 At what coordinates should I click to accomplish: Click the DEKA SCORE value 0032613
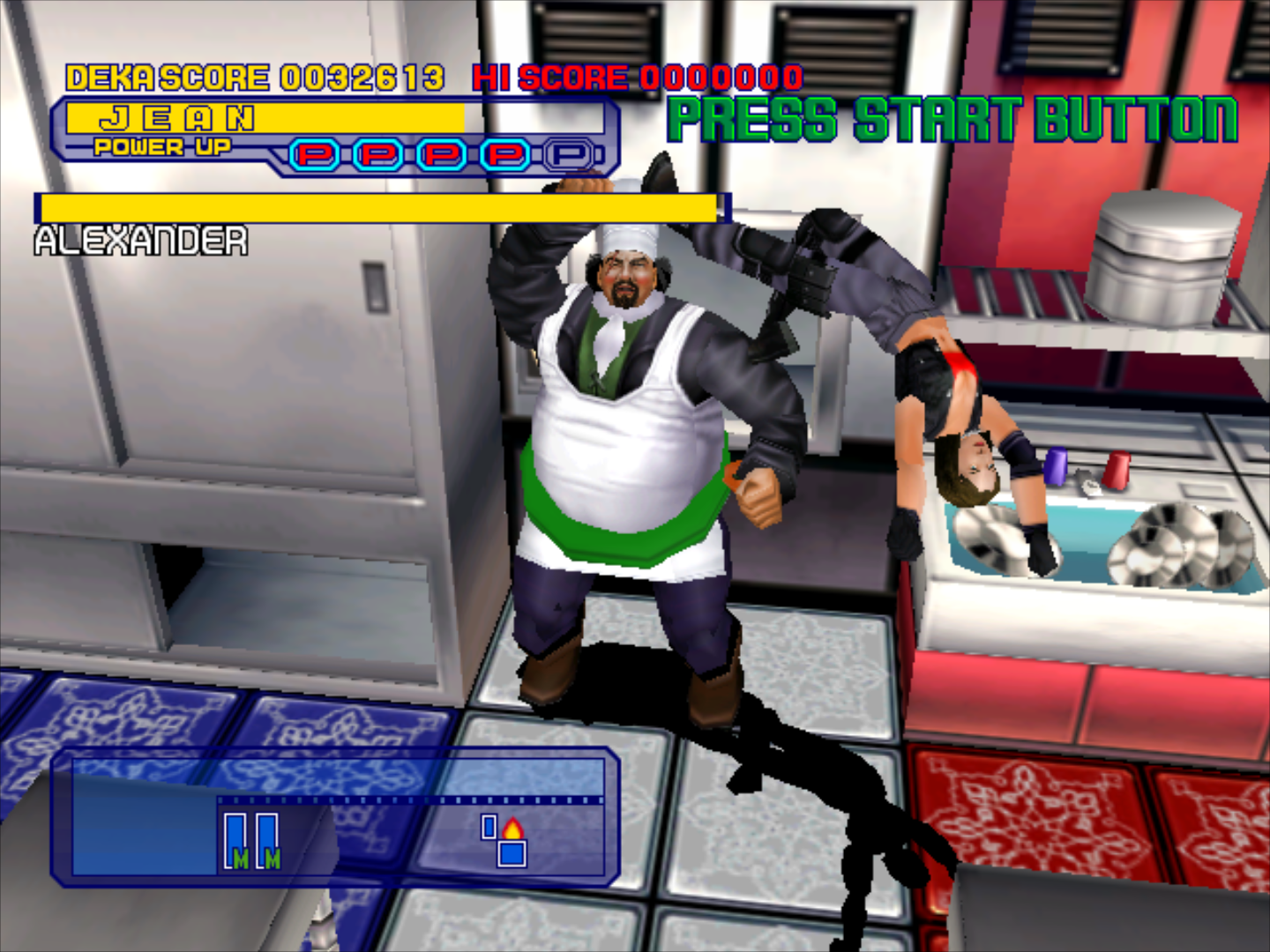tap(362, 77)
